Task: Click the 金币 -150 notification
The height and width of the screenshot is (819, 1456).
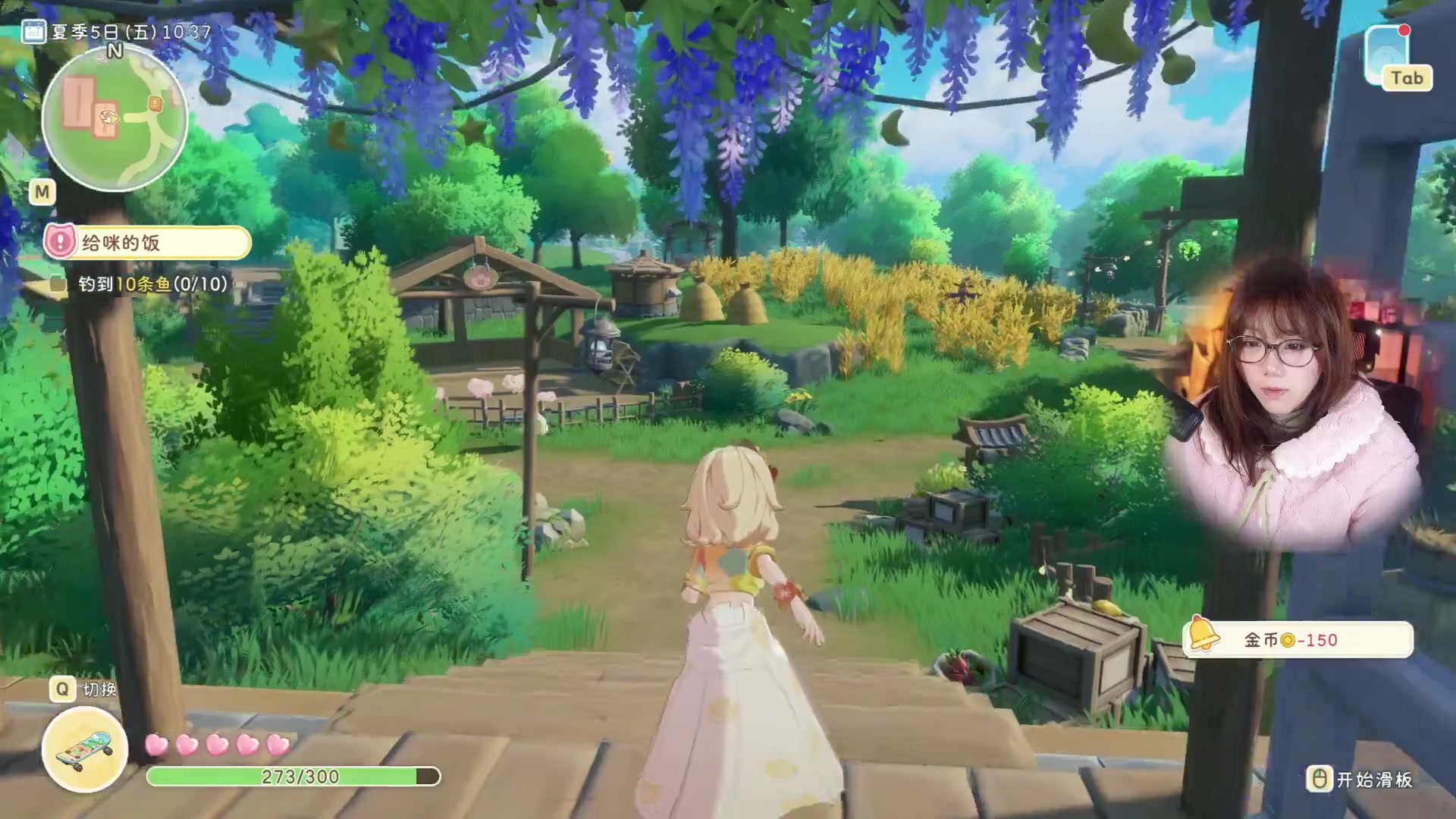Action: [x=1298, y=640]
